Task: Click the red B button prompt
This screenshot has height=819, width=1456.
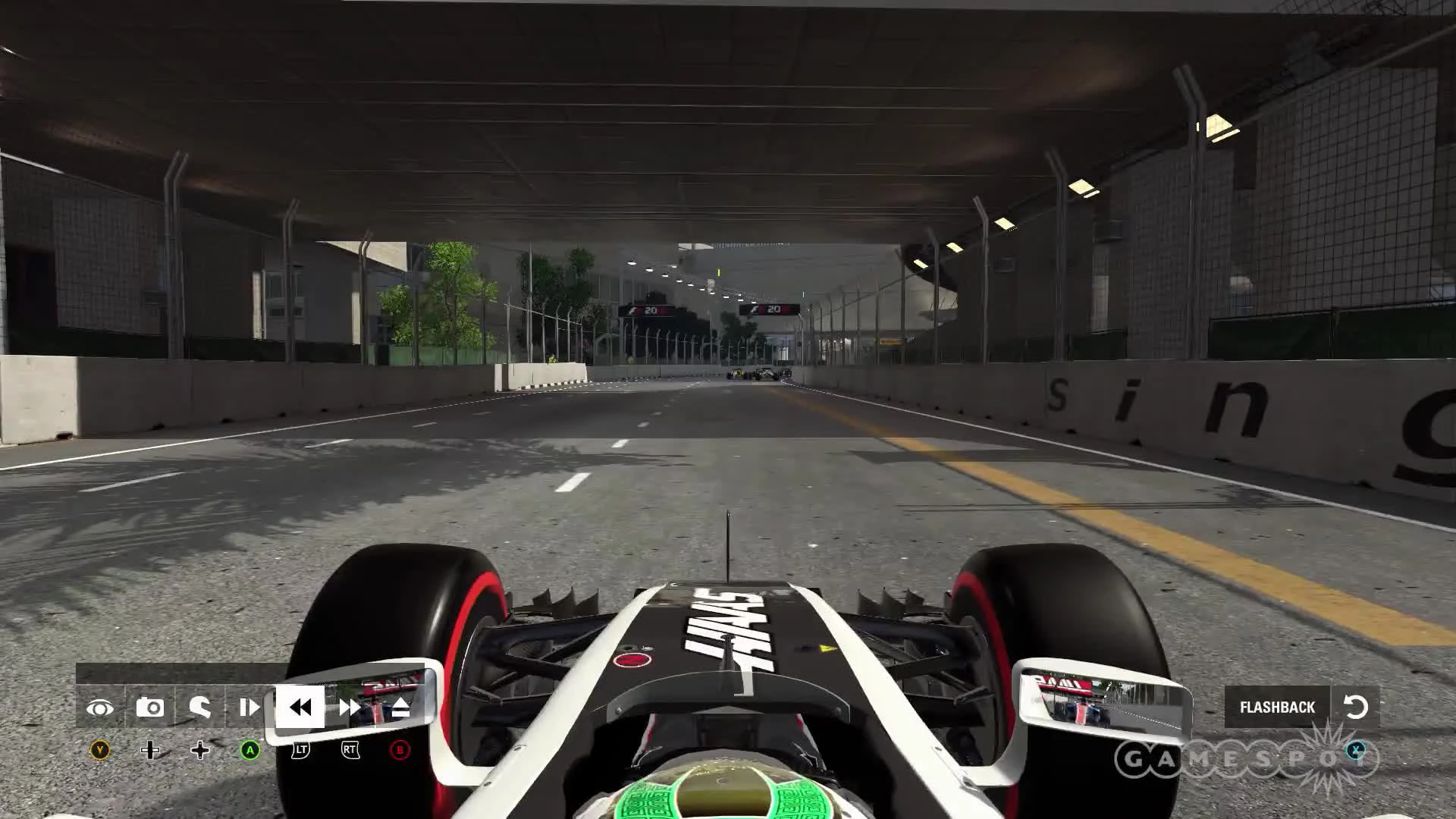Action: [x=400, y=751]
